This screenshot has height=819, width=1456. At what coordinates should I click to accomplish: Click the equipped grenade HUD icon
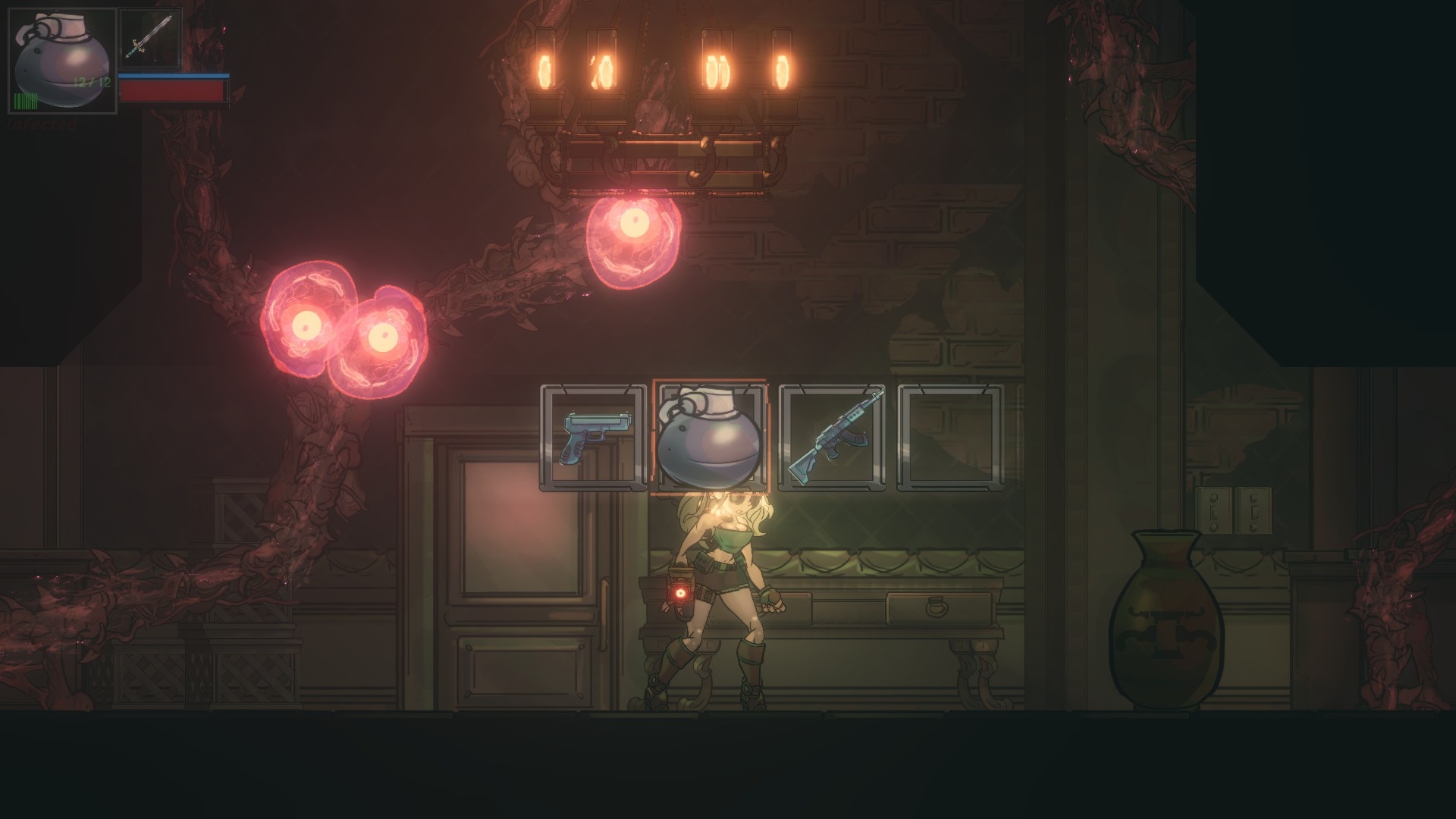63,61
